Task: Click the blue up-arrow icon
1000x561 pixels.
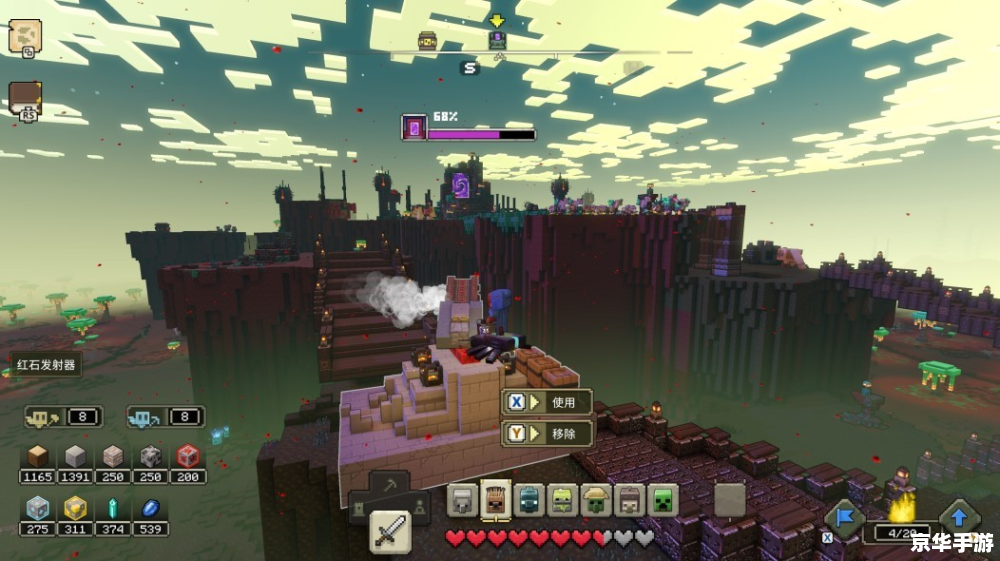Action: click(958, 518)
